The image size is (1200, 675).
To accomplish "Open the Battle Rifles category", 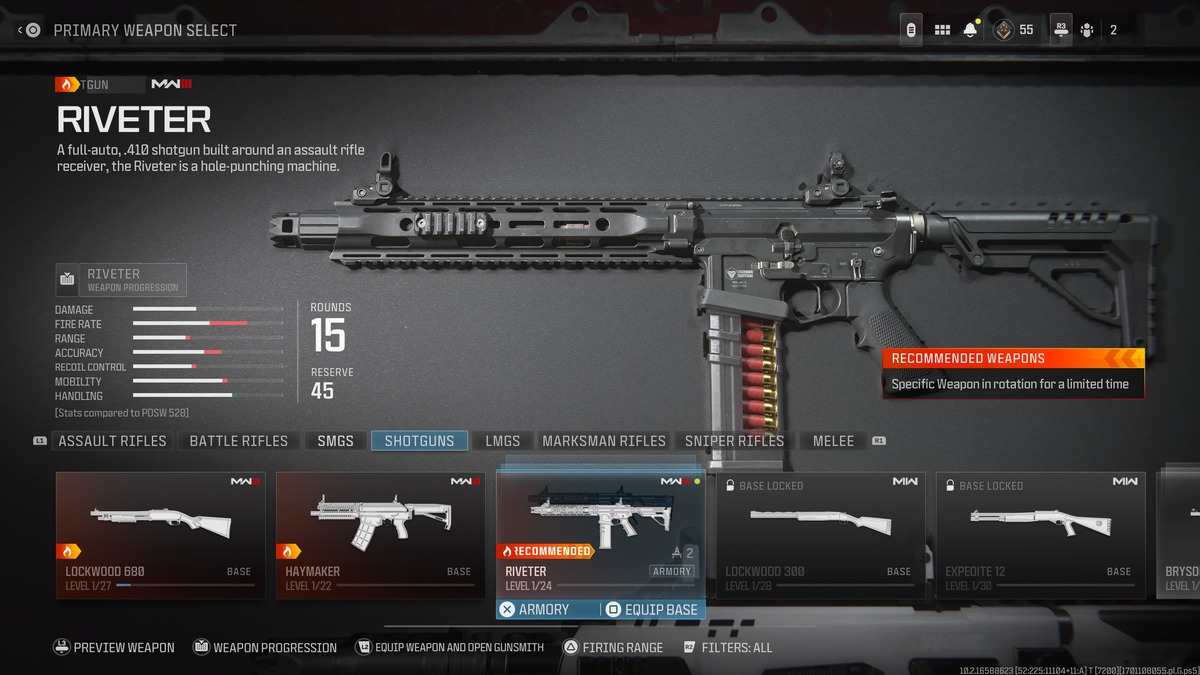I will click(238, 441).
